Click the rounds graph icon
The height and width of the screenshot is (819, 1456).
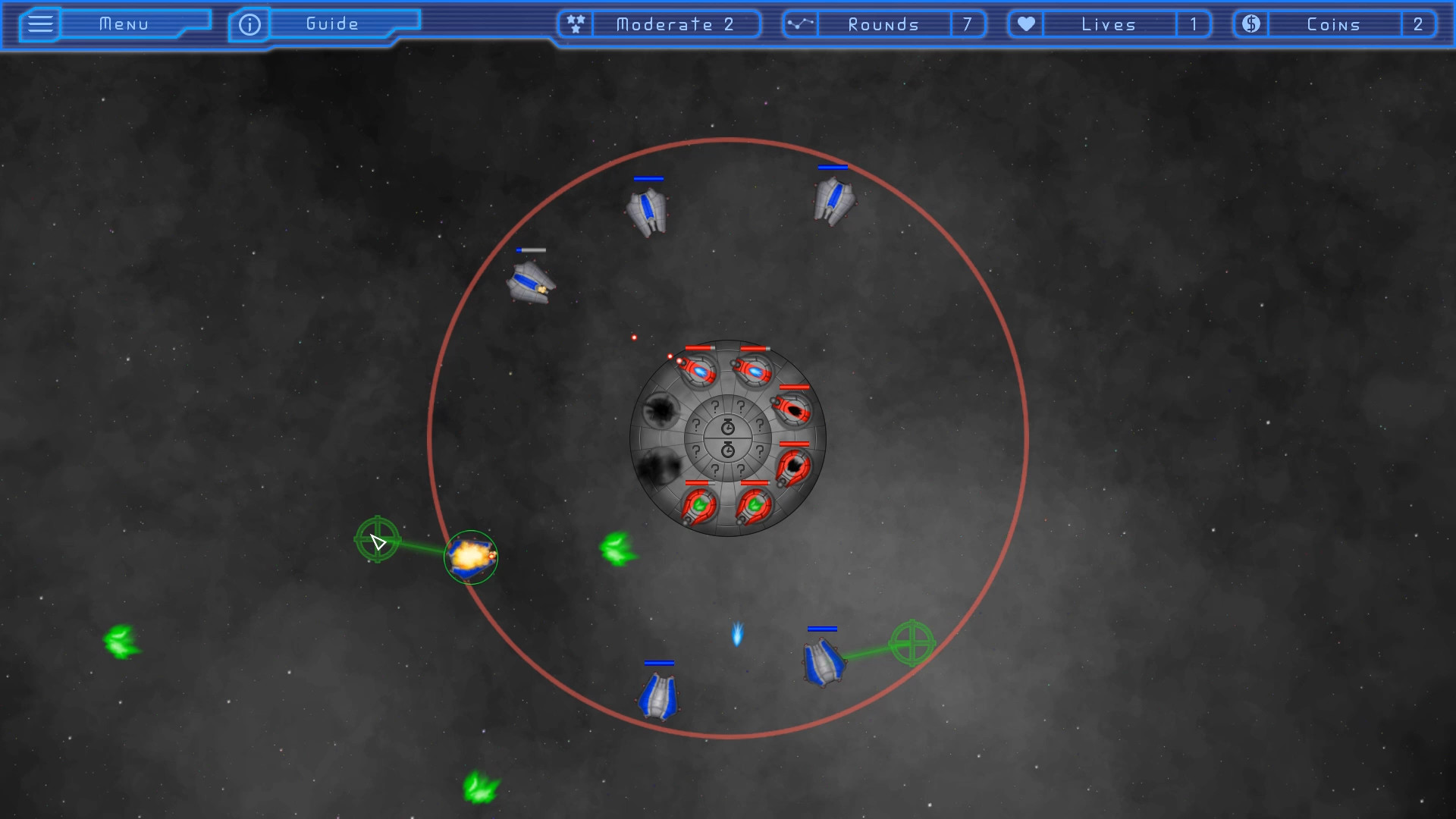click(800, 24)
